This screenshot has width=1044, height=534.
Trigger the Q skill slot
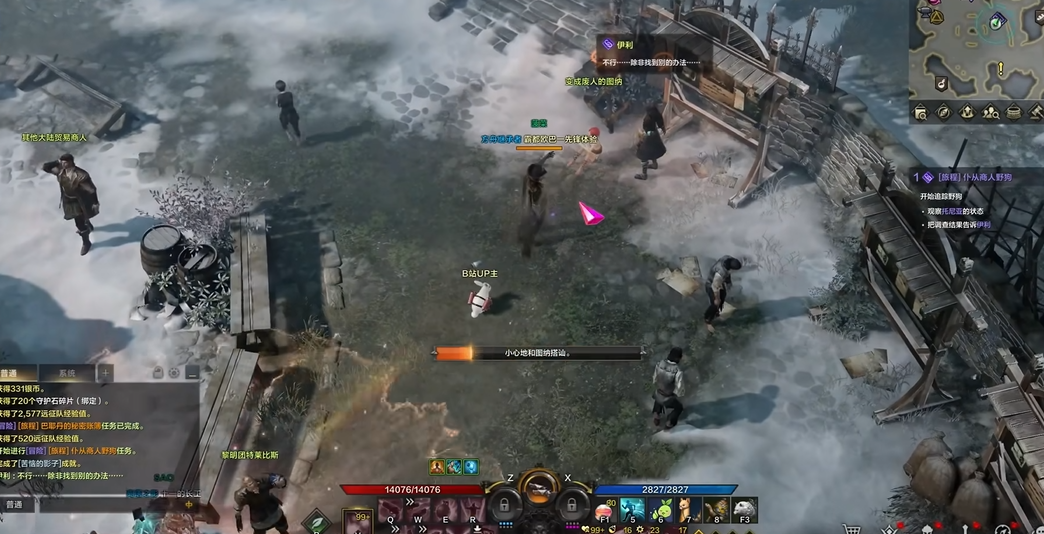tap(390, 512)
